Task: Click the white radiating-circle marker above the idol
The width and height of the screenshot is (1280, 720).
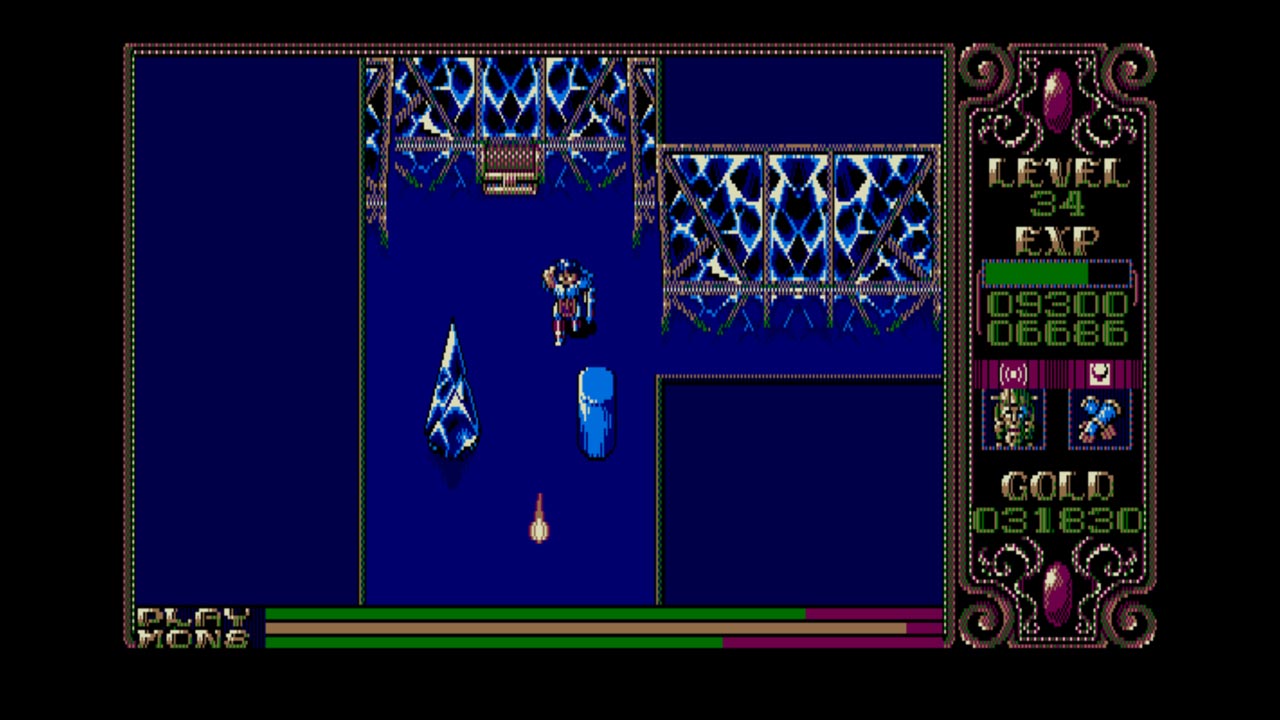Action: [x=1014, y=374]
